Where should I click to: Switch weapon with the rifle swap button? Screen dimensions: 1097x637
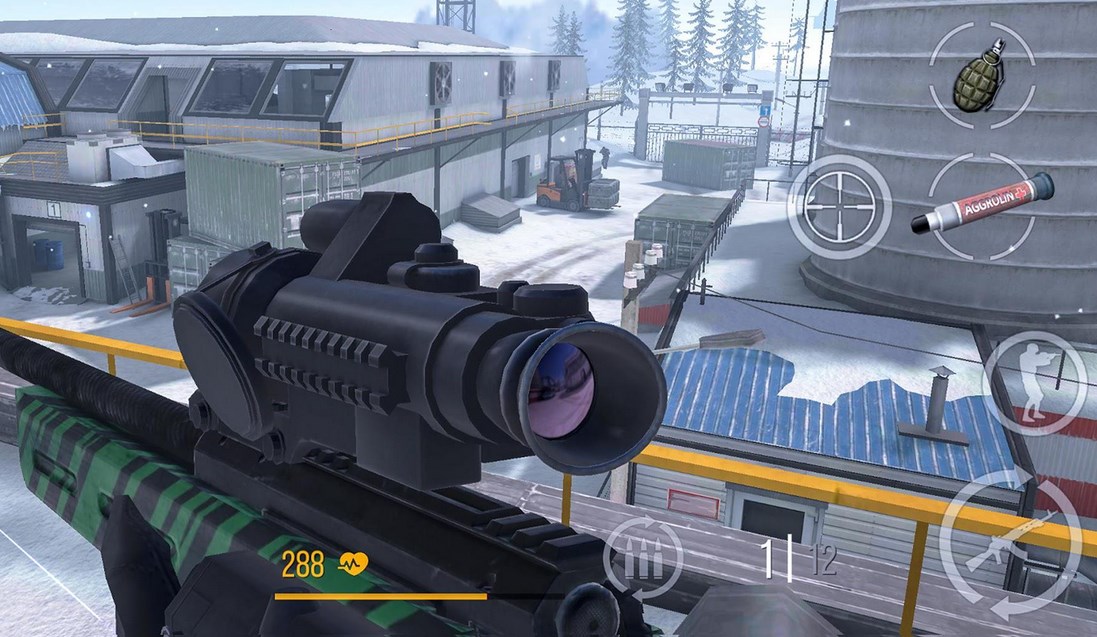point(1010,546)
